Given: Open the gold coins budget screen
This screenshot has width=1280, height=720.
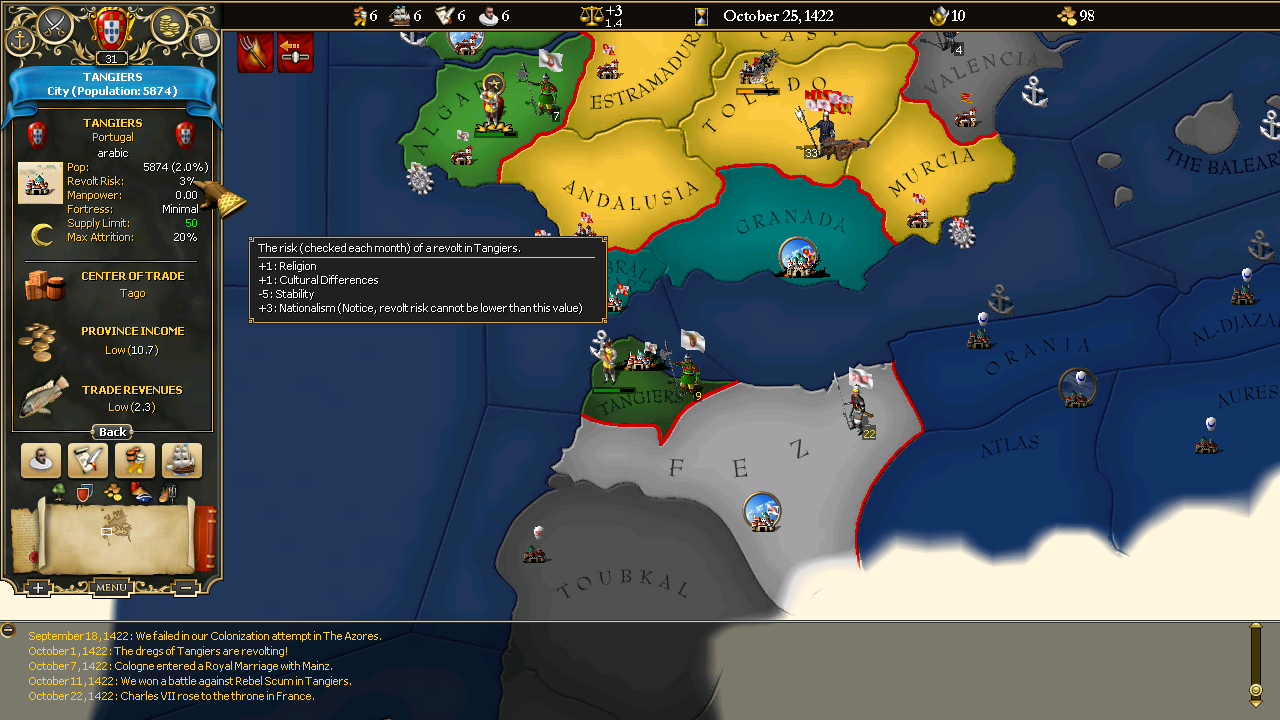Looking at the screenshot, I should pyautogui.click(x=169, y=24).
